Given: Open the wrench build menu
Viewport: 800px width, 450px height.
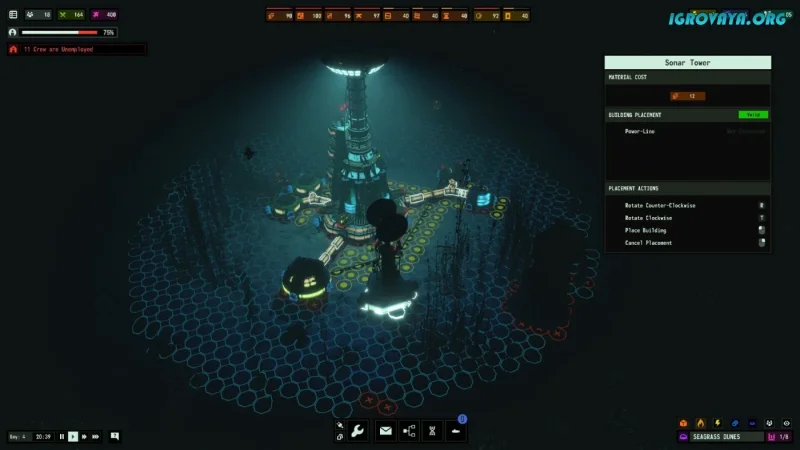Looking at the screenshot, I should click(x=358, y=431).
